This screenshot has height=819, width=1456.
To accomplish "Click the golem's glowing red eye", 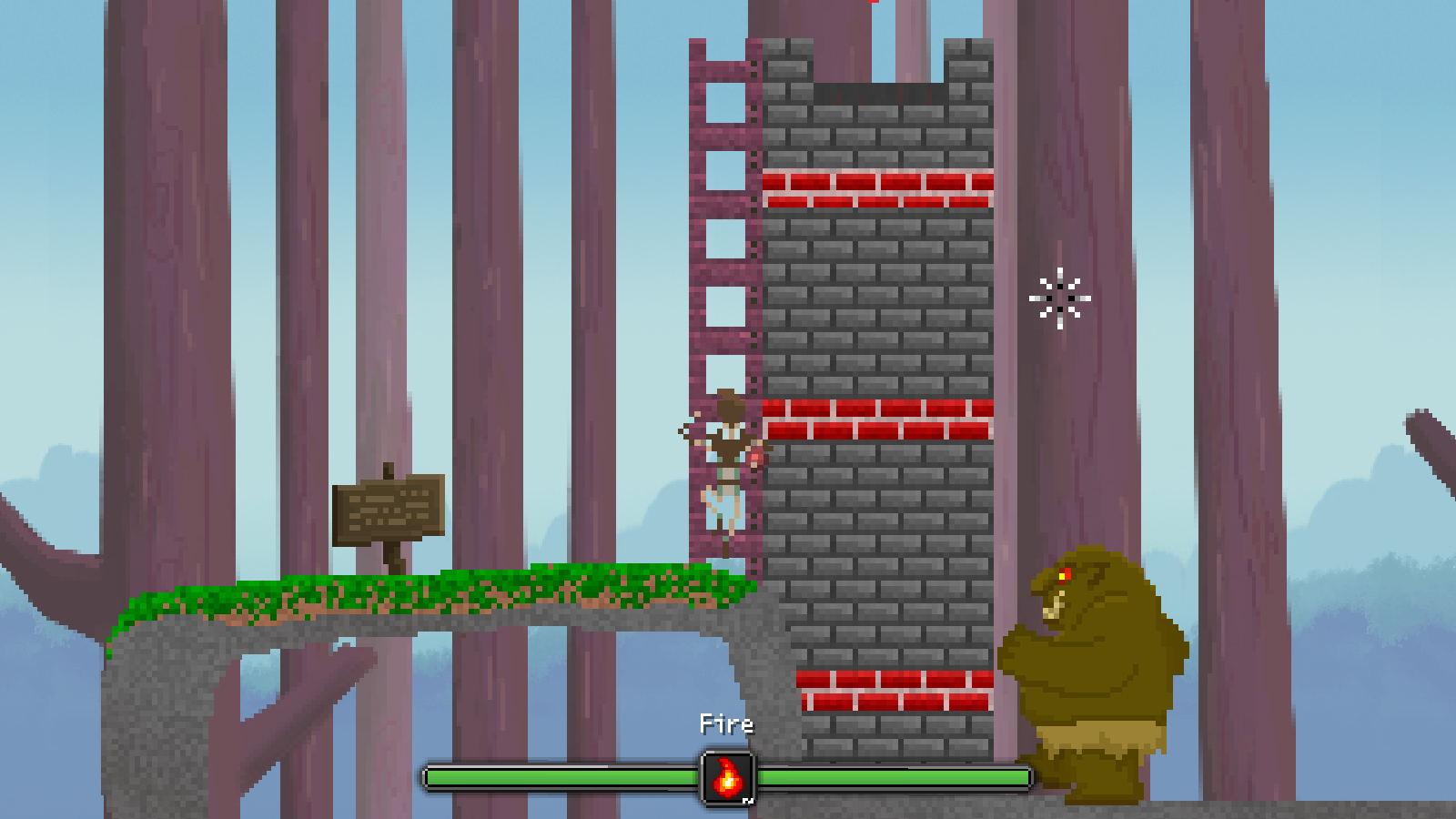I will [1063, 574].
